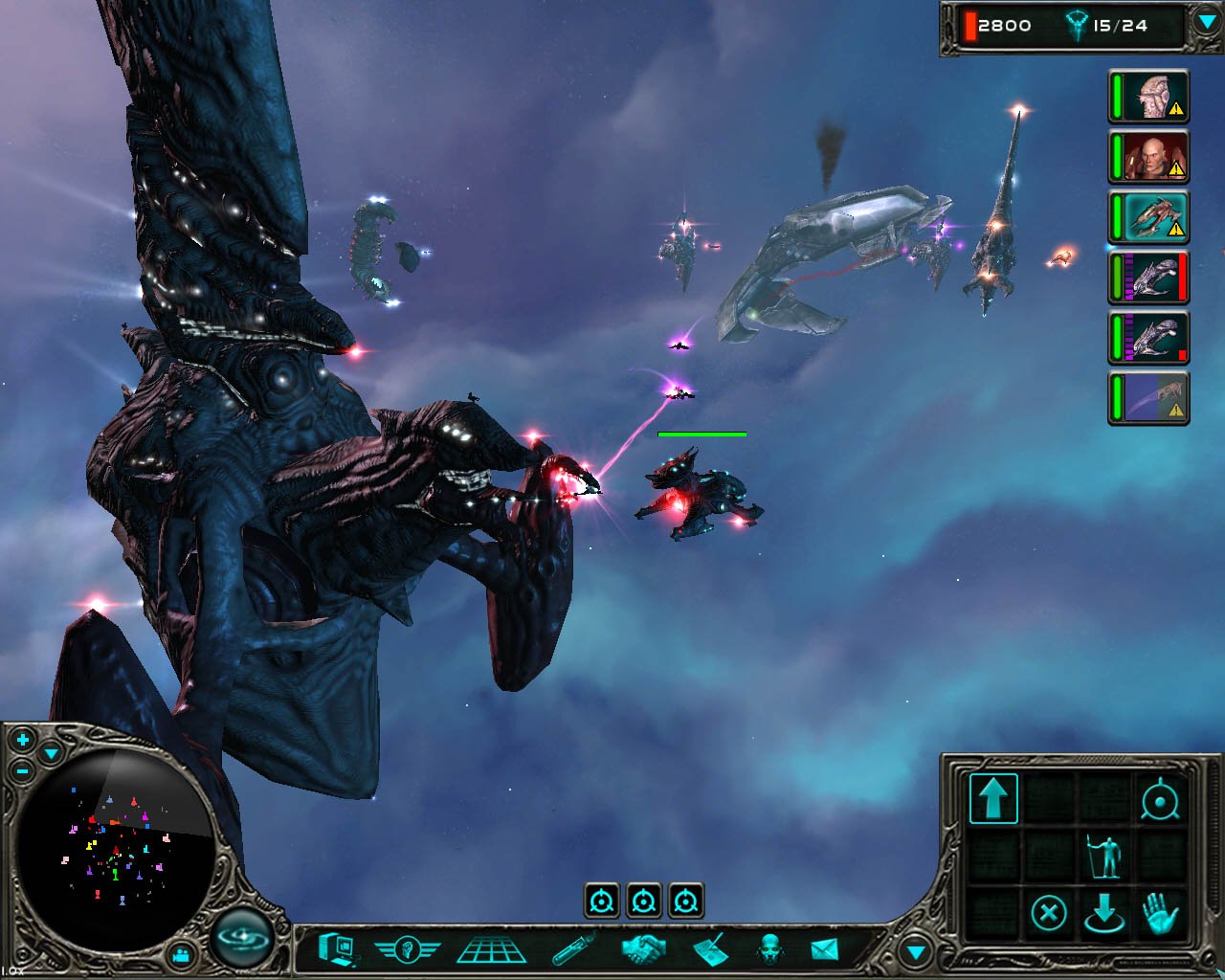Toggle the right beacon above the toolbar

(x=685, y=898)
